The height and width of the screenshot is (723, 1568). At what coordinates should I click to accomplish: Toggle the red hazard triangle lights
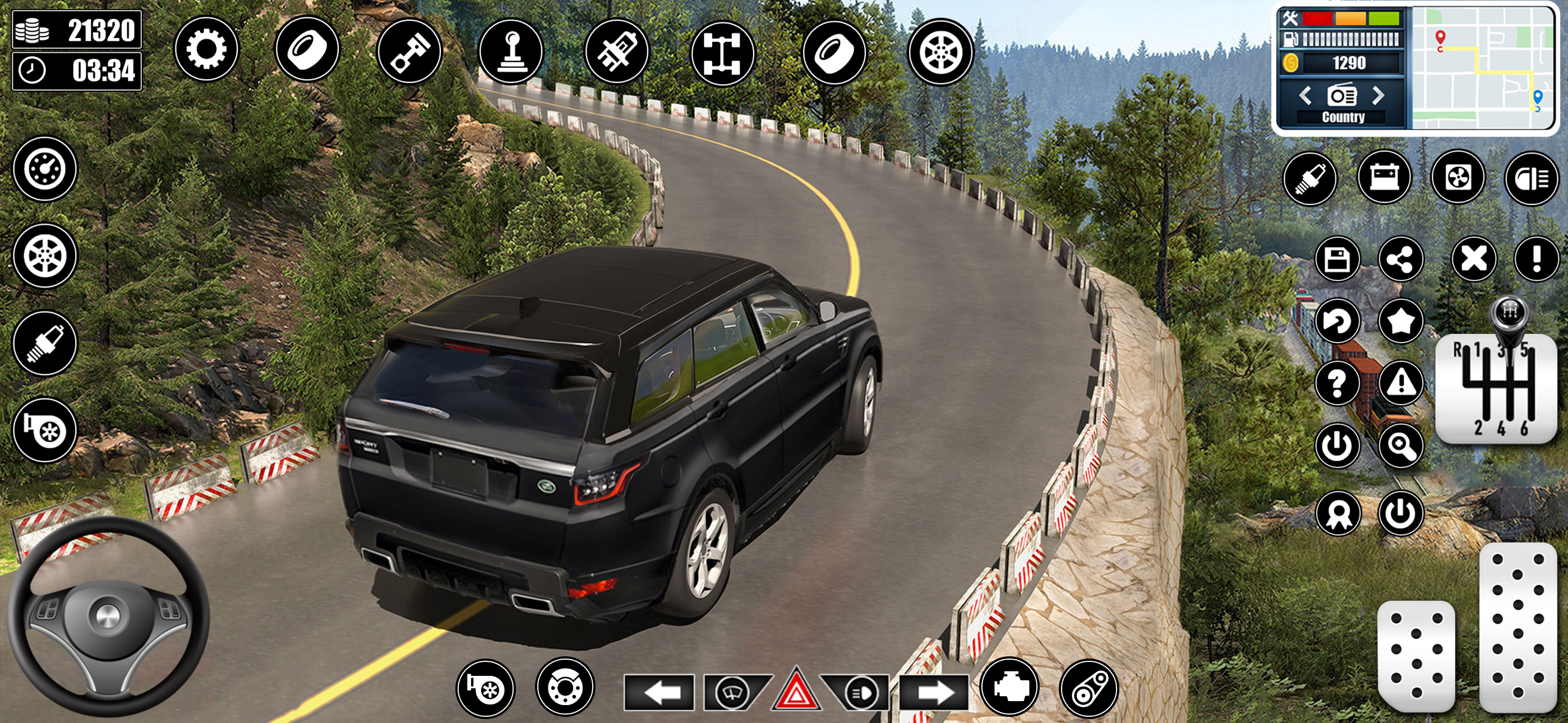796,692
